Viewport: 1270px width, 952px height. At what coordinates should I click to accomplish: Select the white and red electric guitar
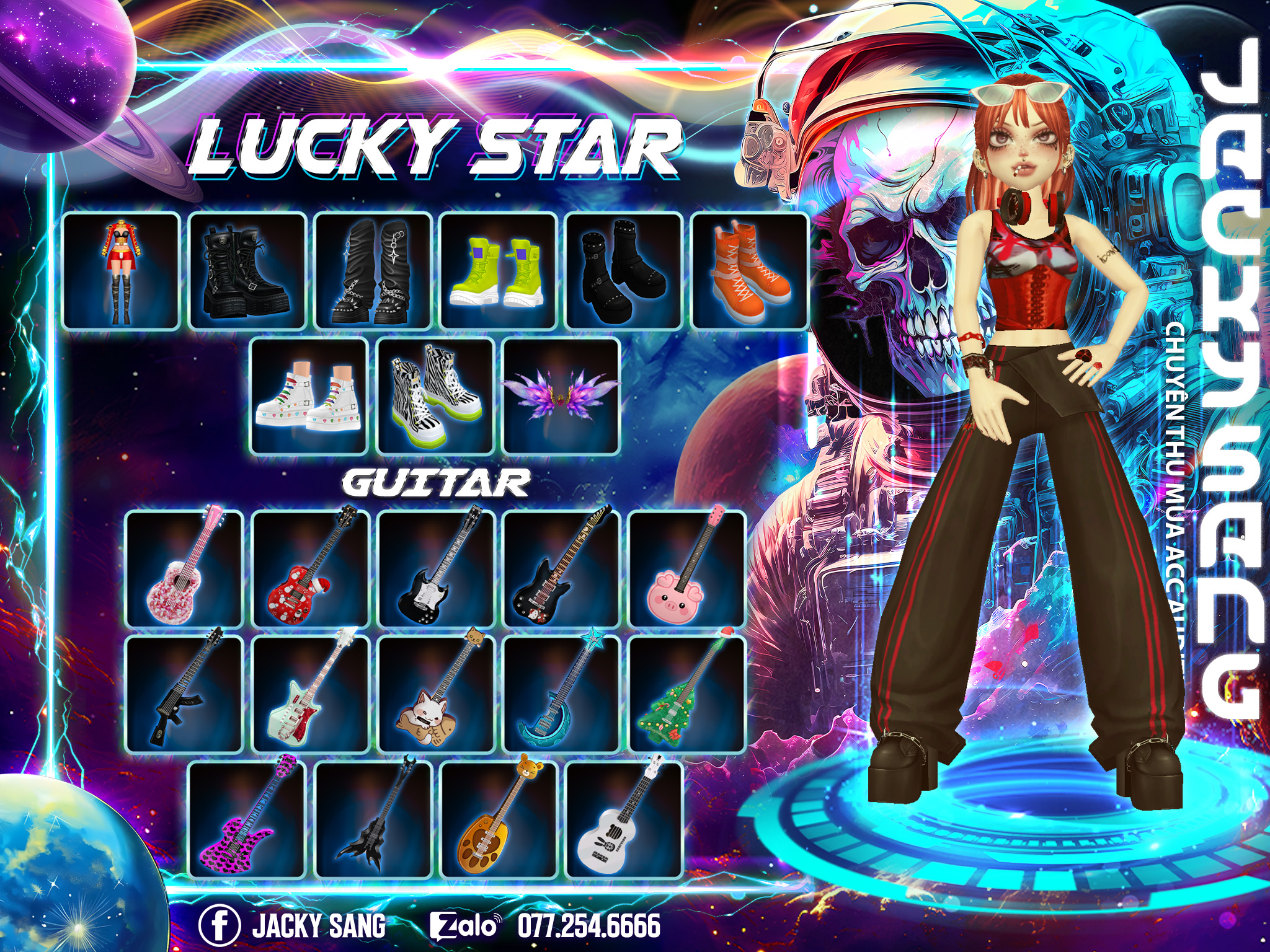coord(310,694)
